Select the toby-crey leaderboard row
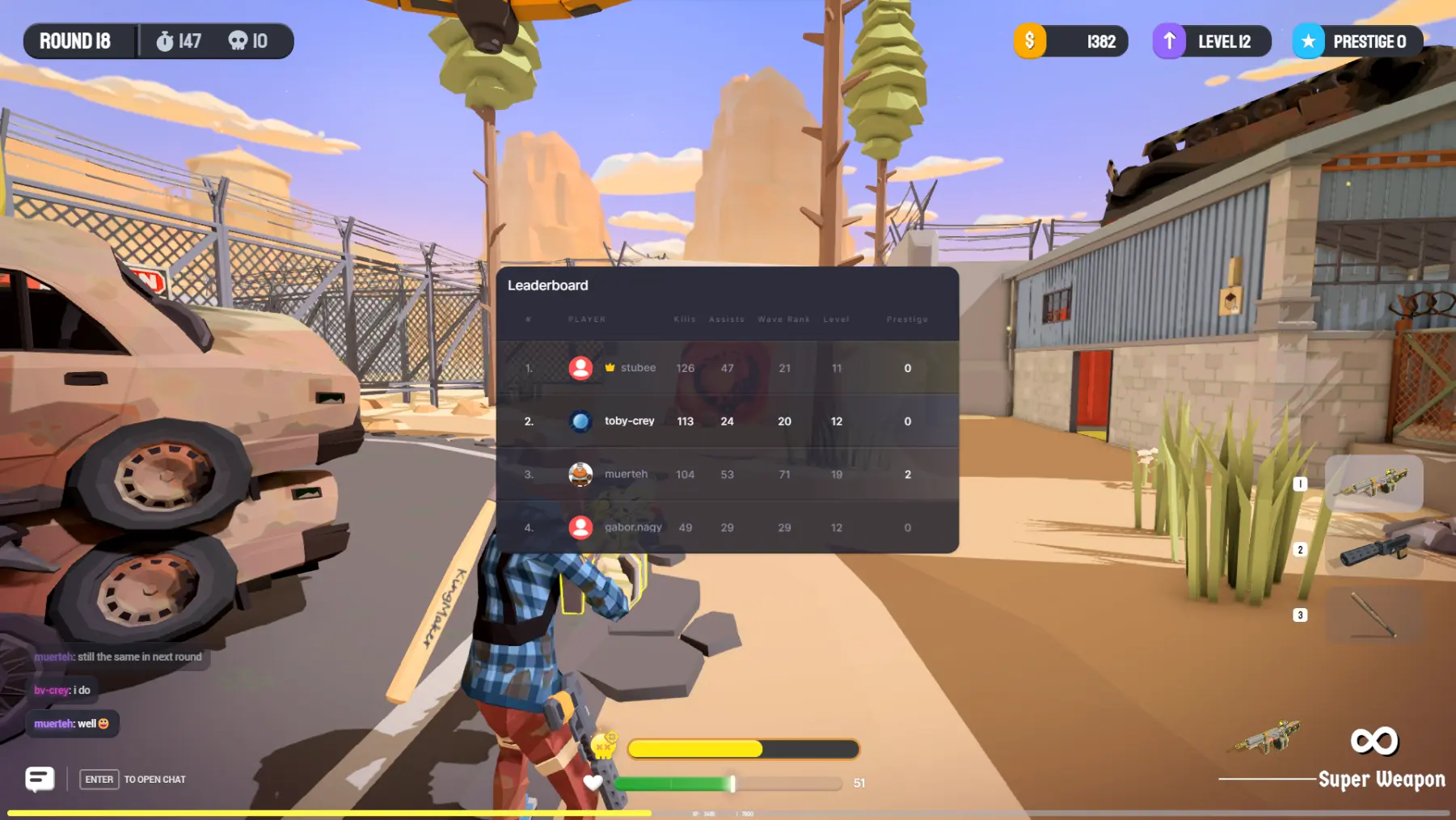 click(x=727, y=421)
